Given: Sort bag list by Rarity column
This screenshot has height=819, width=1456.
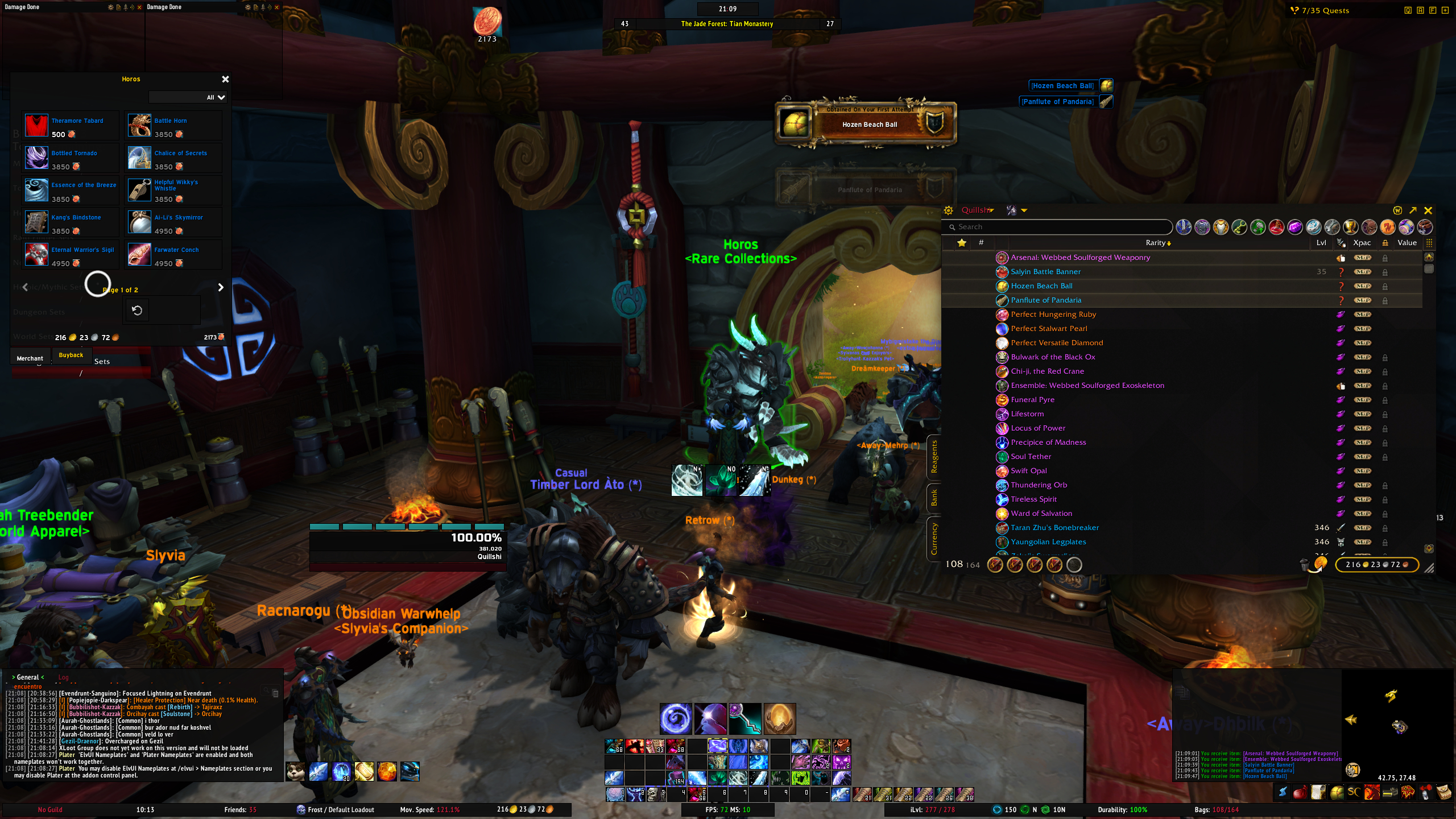Looking at the screenshot, I should point(1157,243).
